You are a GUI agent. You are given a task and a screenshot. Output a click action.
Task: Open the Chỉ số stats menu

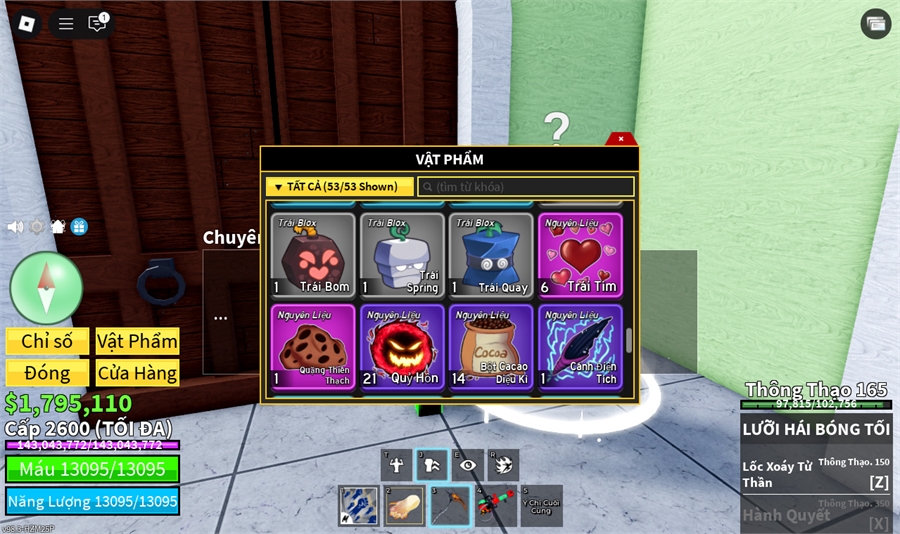pos(47,341)
